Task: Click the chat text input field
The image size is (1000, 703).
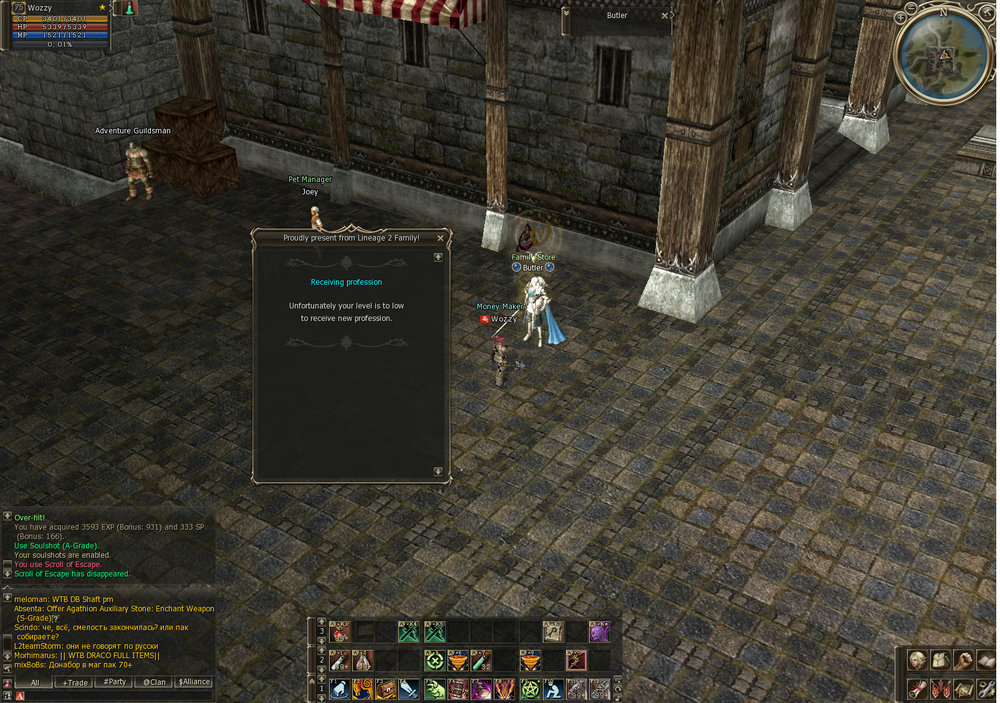Action: 110,695
